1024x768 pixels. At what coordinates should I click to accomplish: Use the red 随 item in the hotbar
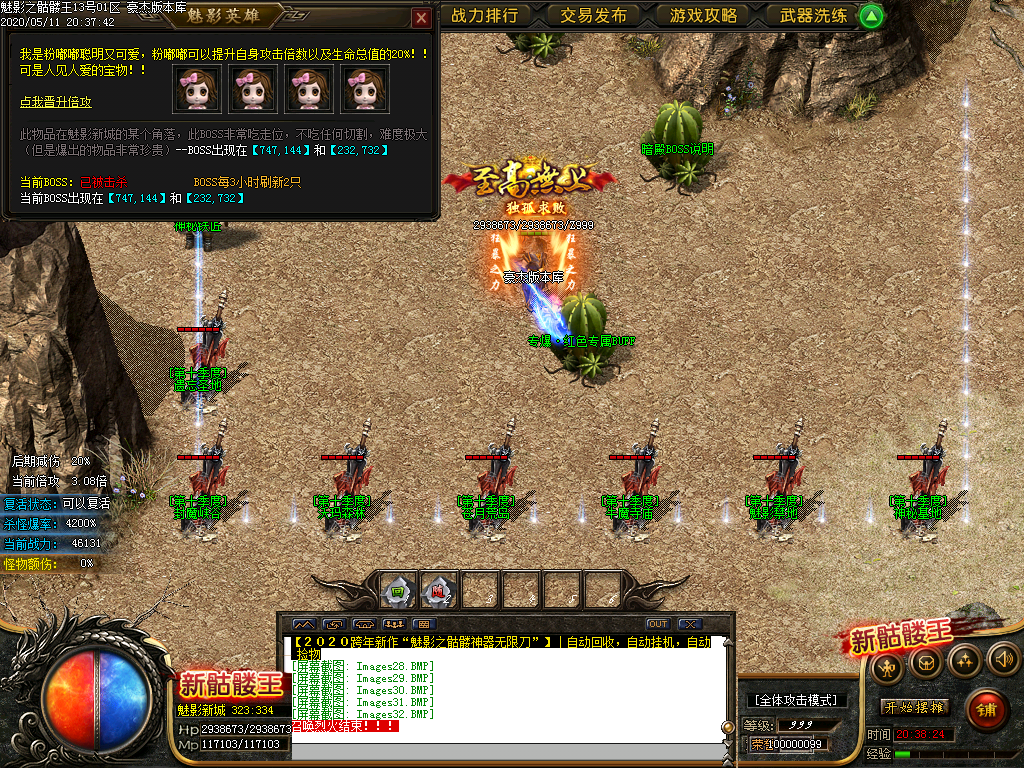[x=437, y=591]
